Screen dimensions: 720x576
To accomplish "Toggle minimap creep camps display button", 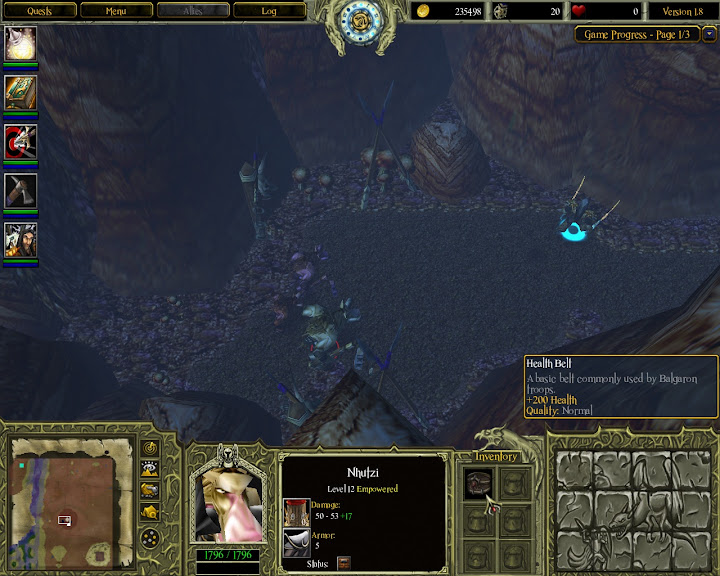I will [x=151, y=511].
